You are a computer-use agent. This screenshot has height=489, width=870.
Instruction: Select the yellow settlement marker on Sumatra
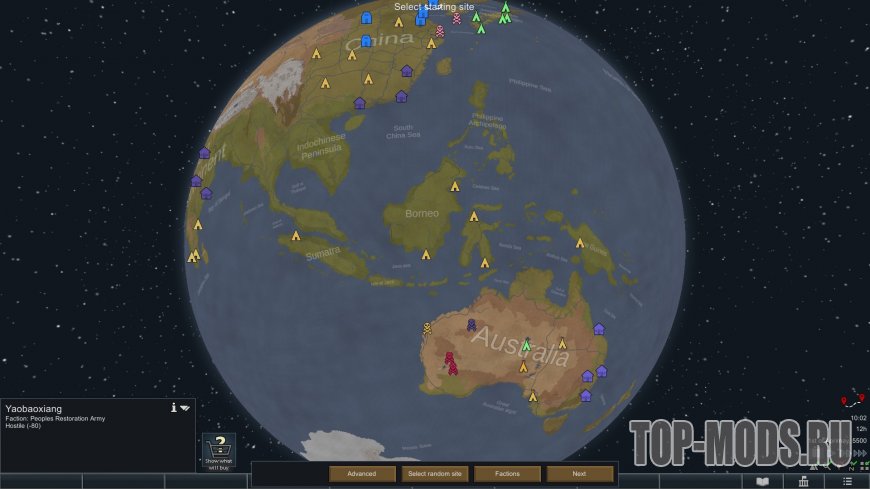pos(295,236)
